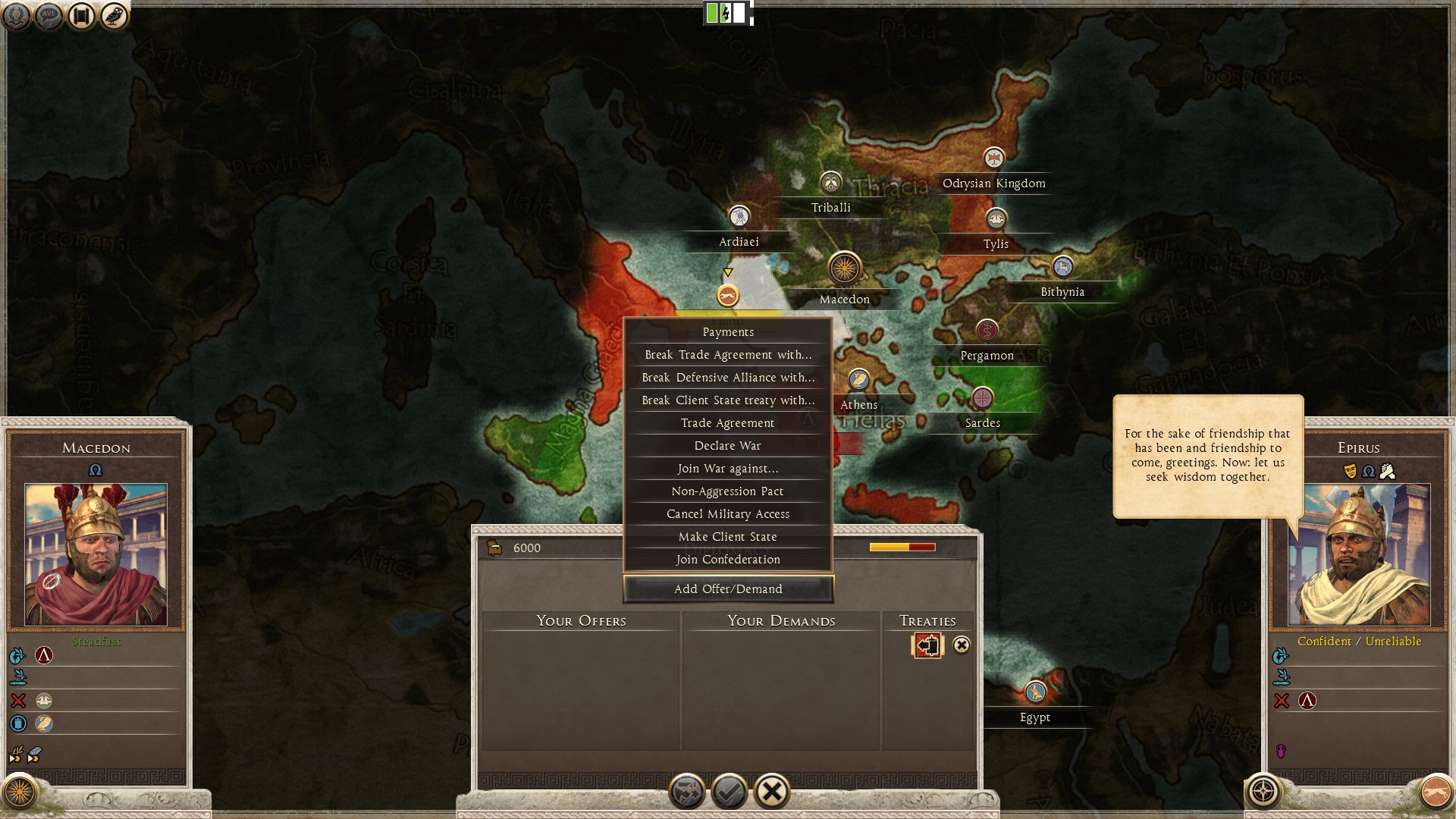Confirm the proposal with the checkmark button
The height and width of the screenshot is (819, 1456).
coord(730,792)
